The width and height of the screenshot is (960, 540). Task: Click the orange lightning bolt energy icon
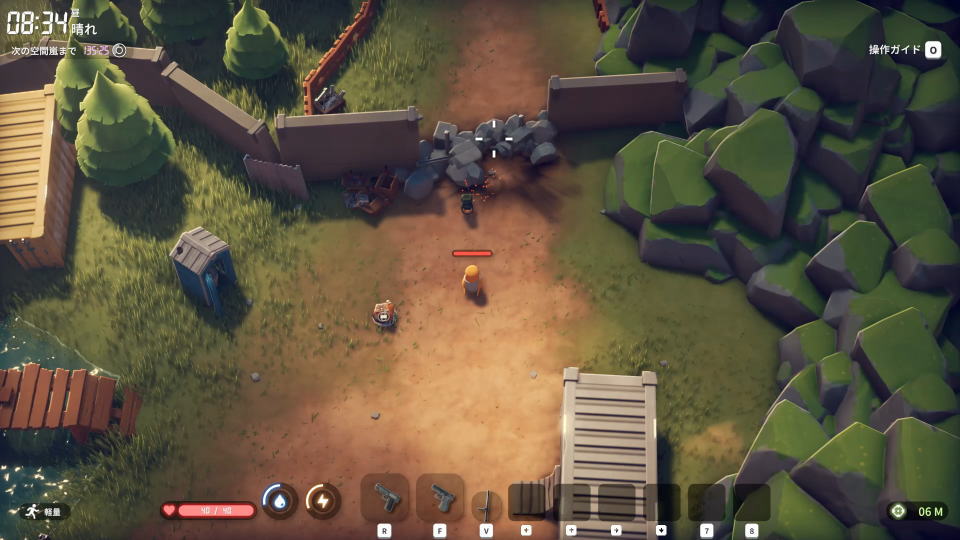coord(322,500)
